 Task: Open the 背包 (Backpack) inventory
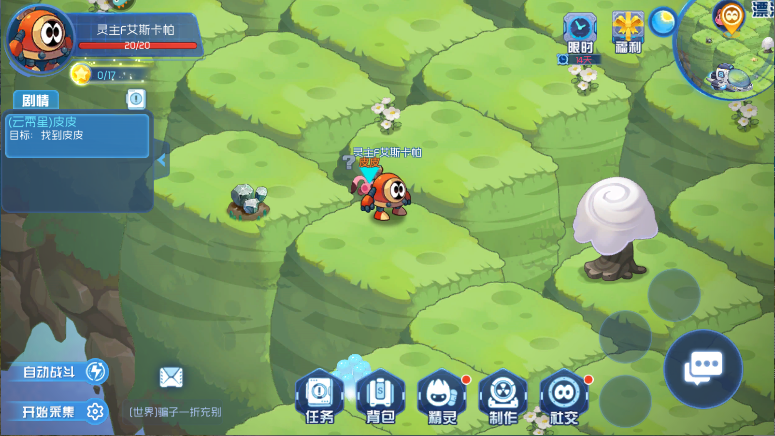(380, 397)
